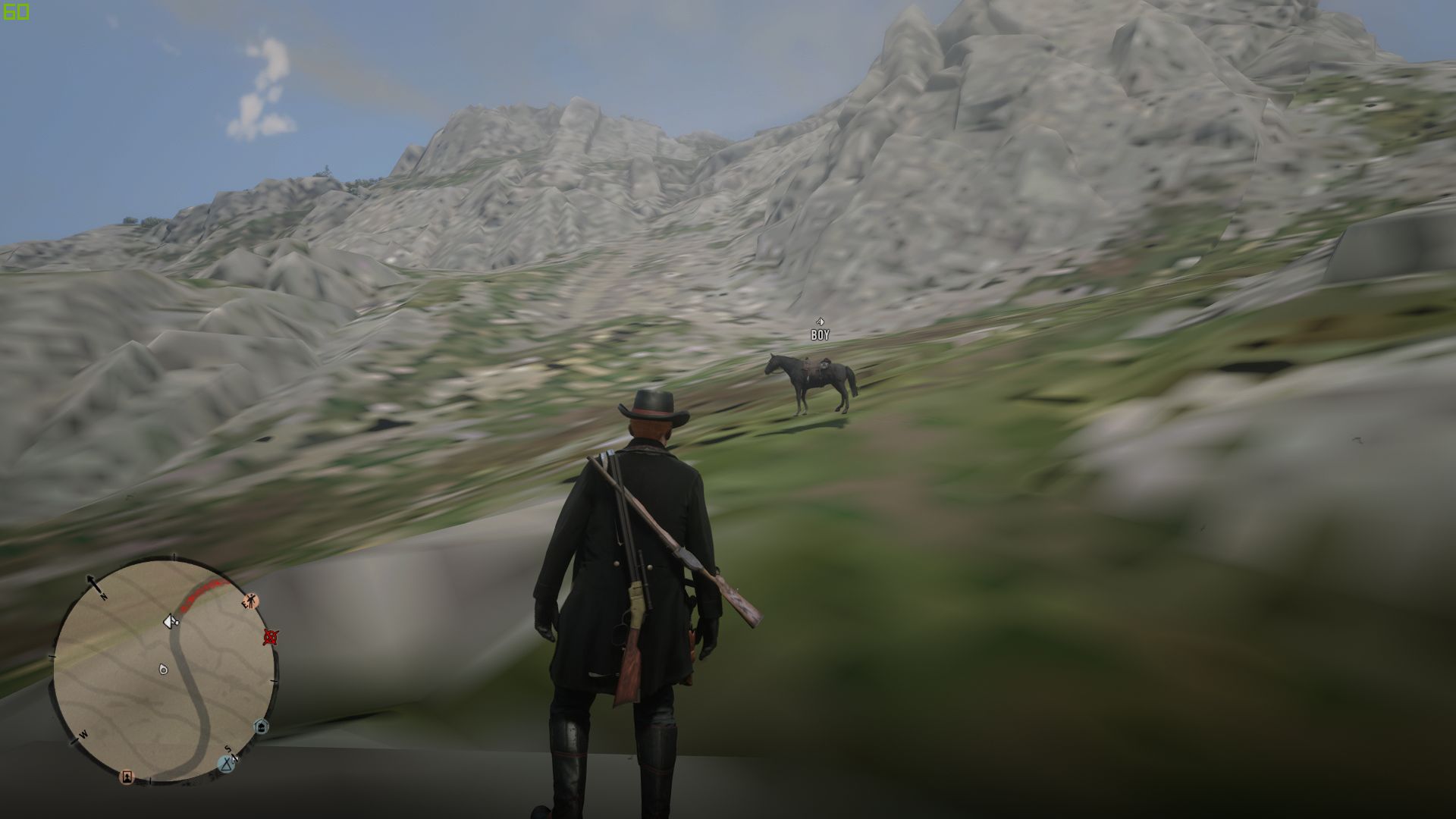Select the red crossed-out hideout marker on minimap
The image size is (1456, 819).
pyautogui.click(x=271, y=639)
